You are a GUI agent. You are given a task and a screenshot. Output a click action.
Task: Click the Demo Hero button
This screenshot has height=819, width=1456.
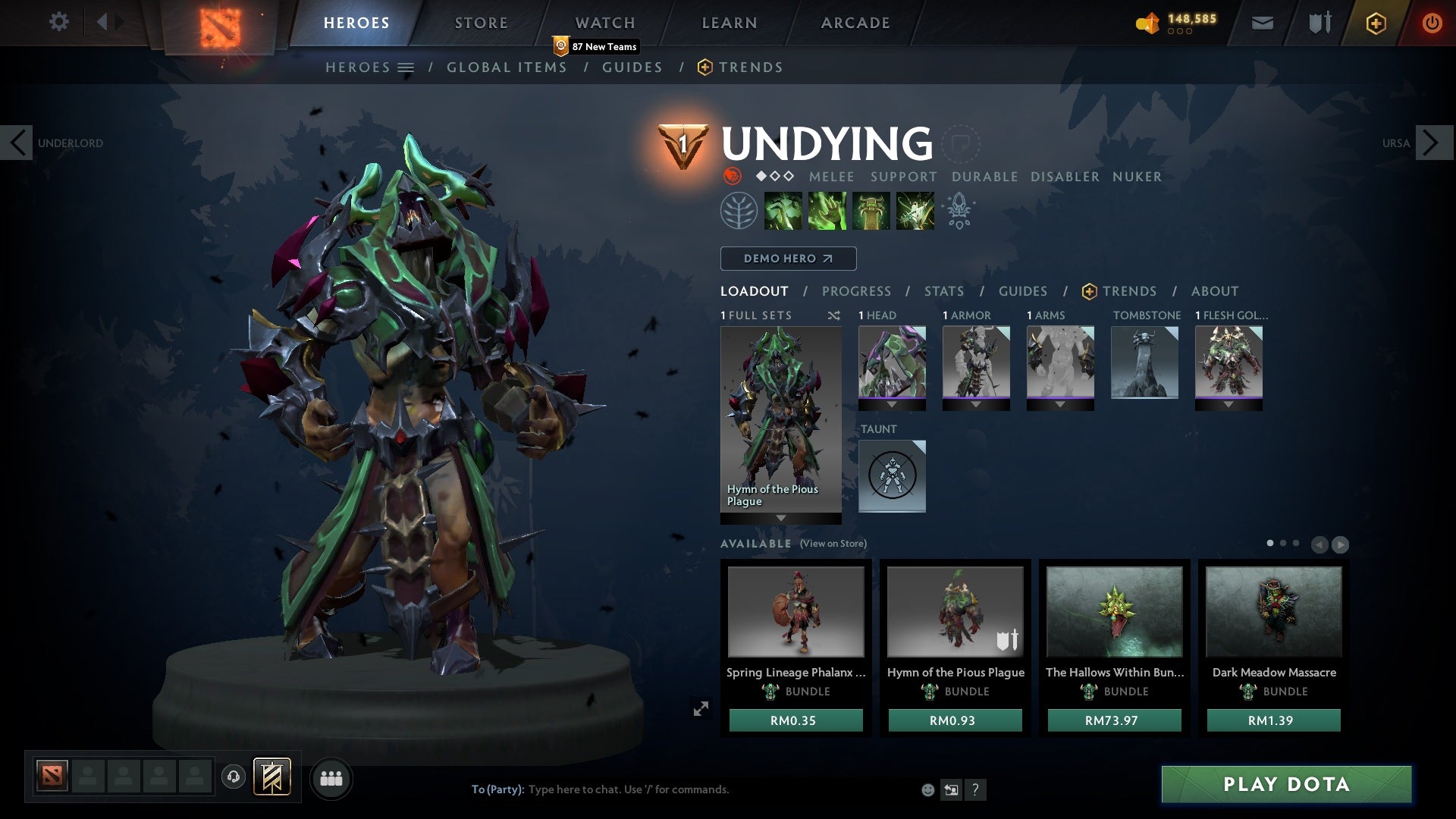tap(788, 259)
